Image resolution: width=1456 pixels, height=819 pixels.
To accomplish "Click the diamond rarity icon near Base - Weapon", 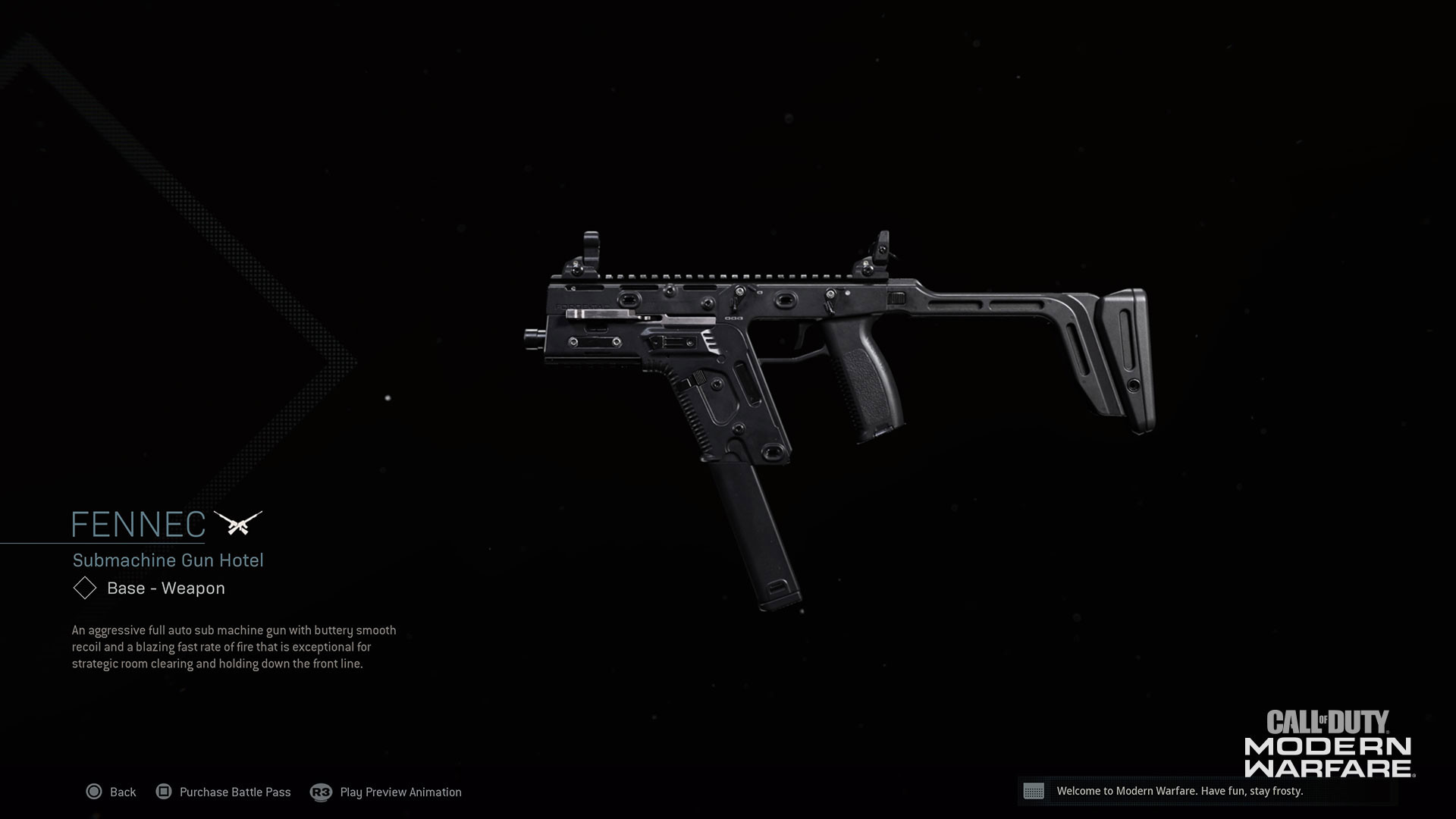I will (x=84, y=588).
